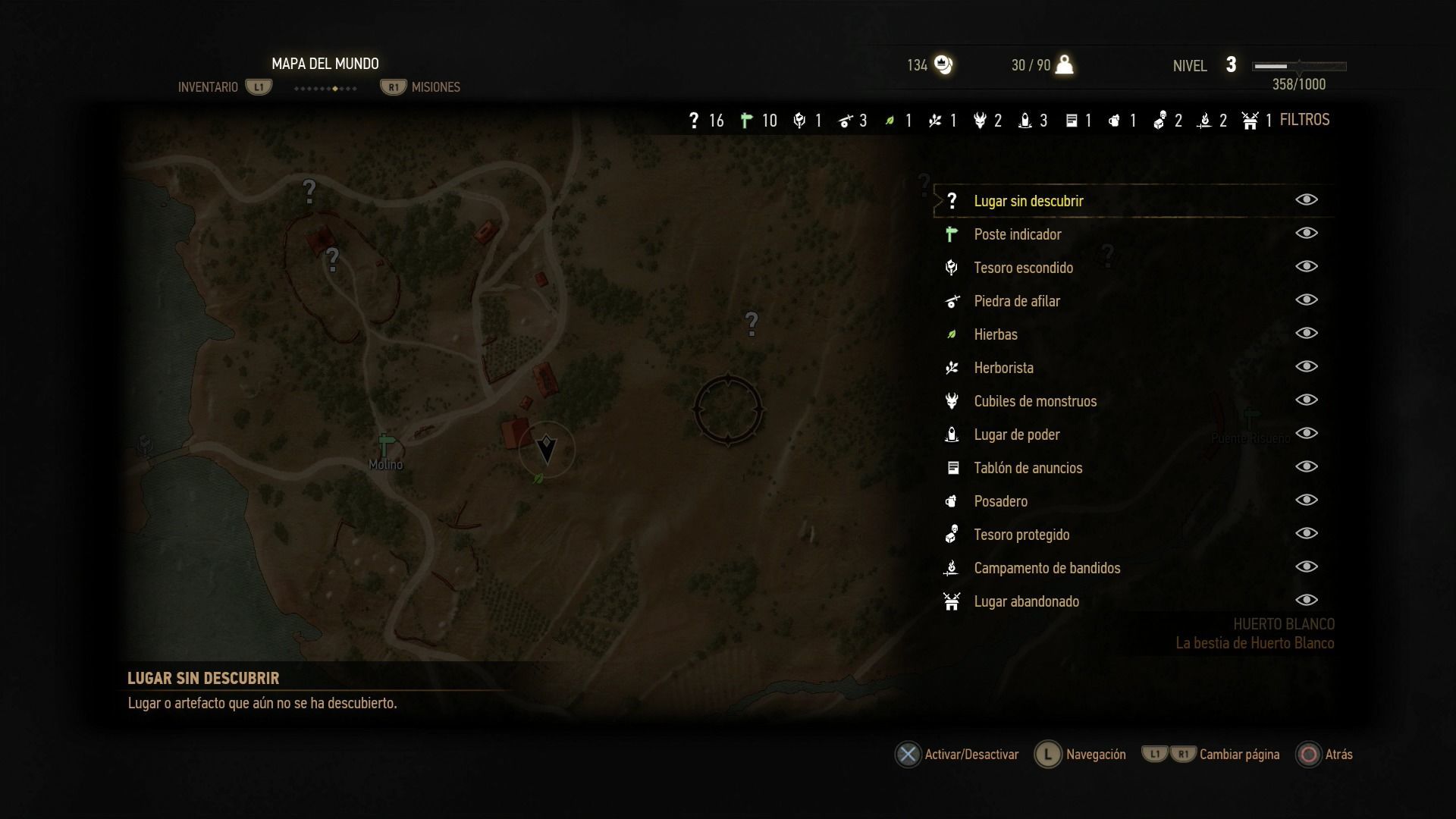Select the player position arrow on map
Screen dimensions: 1456x819
[x=546, y=449]
